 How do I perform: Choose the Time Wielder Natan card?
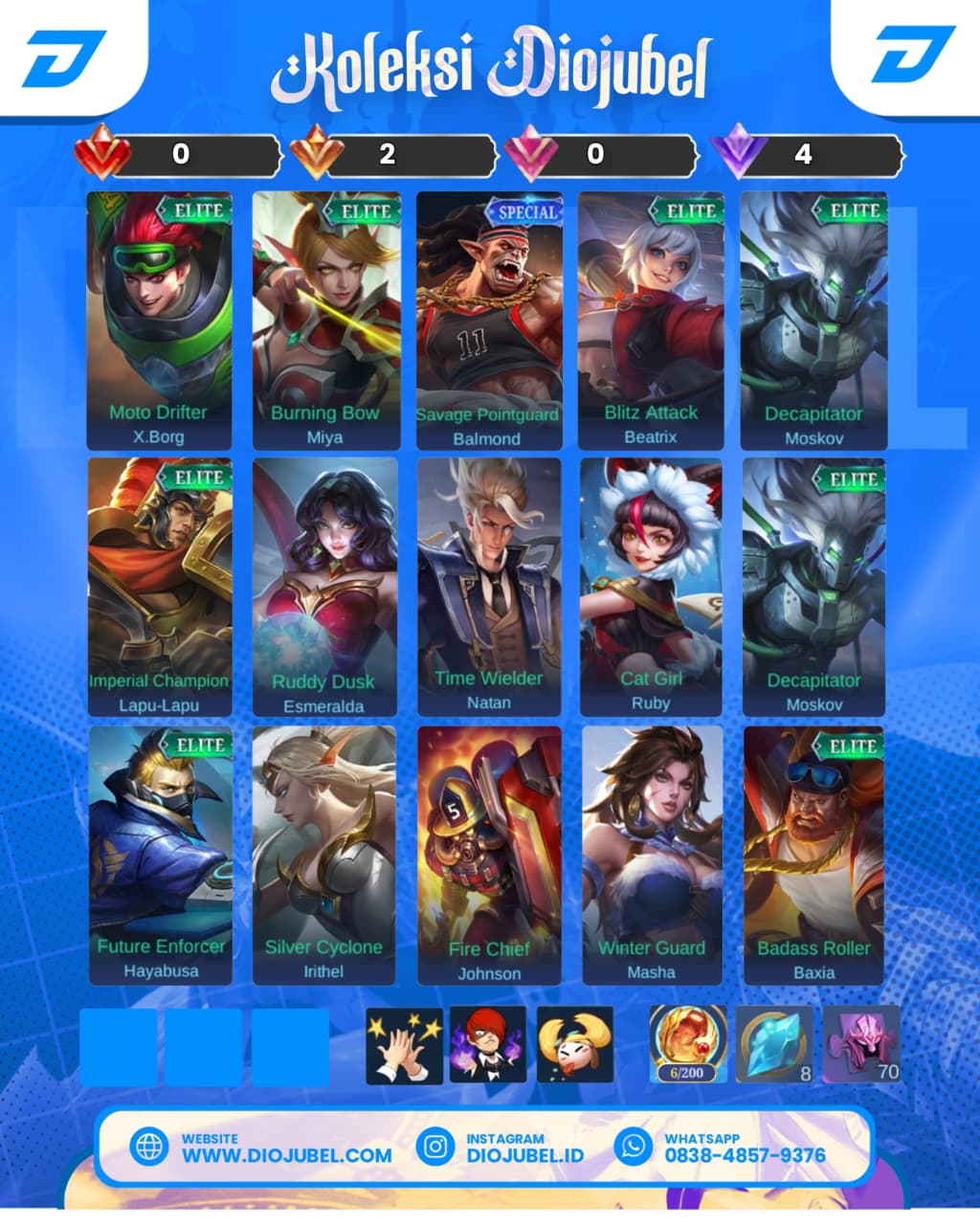488,587
